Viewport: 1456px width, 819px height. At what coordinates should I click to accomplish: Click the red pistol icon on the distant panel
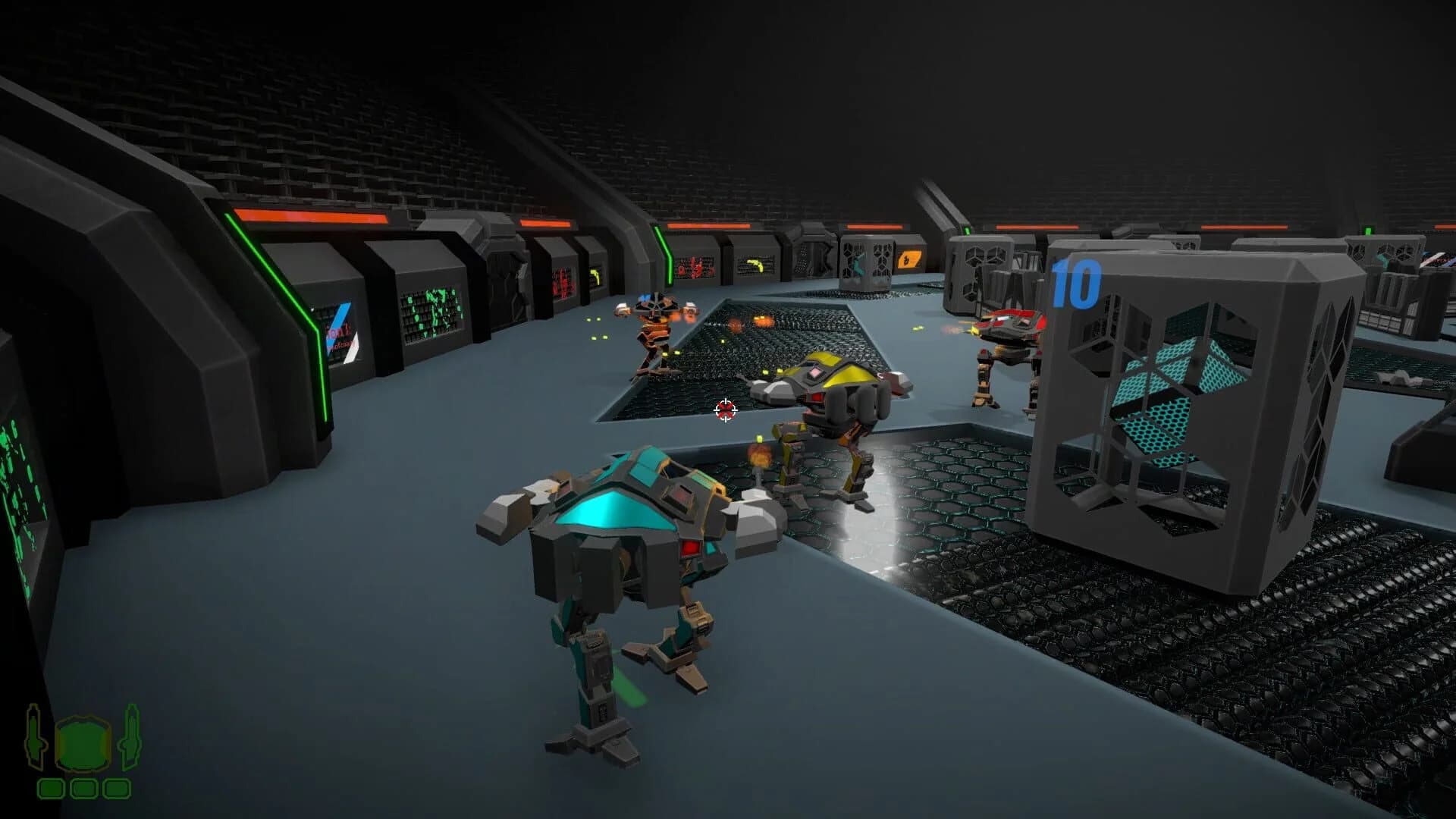pyautogui.click(x=694, y=267)
